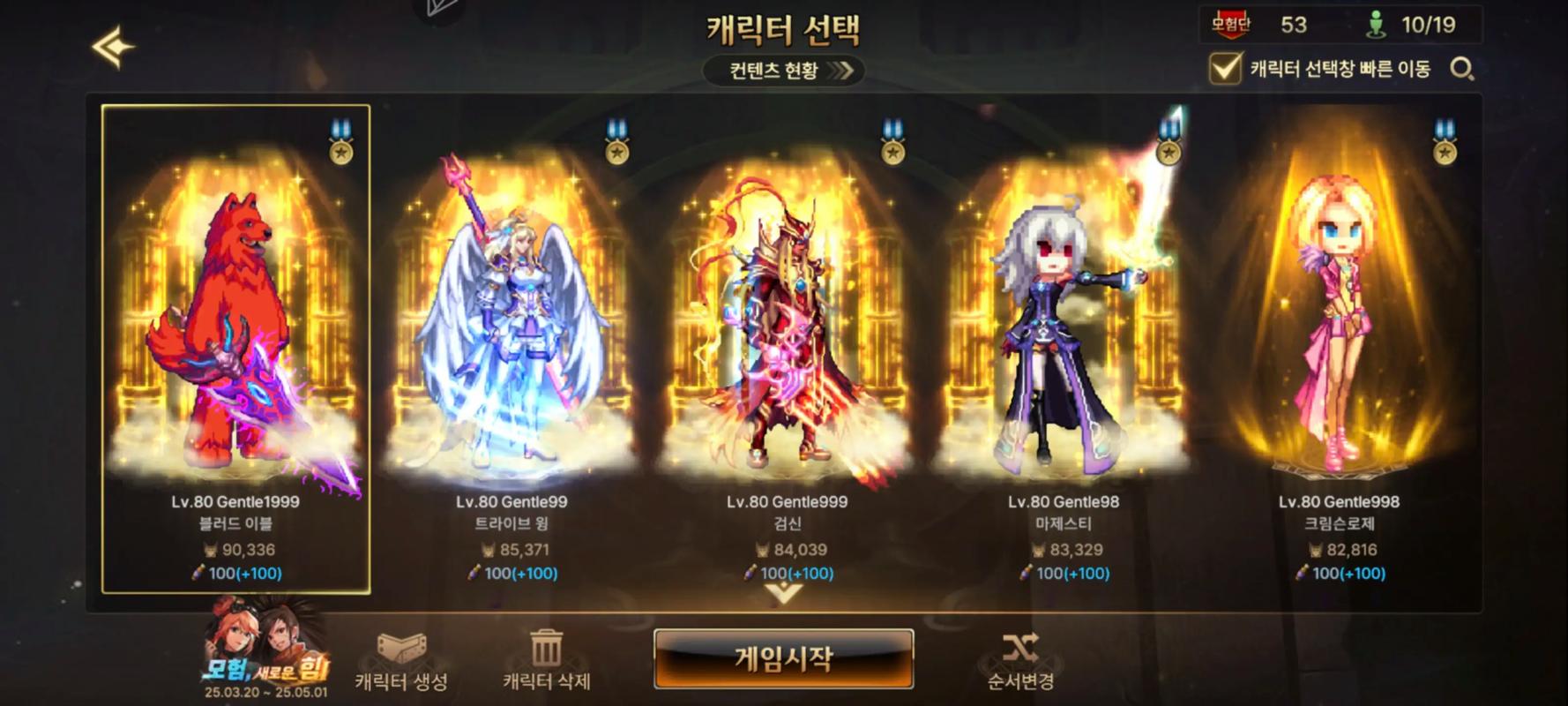Open character search with the magnifier icon
The height and width of the screenshot is (706, 1568).
coord(1464,69)
